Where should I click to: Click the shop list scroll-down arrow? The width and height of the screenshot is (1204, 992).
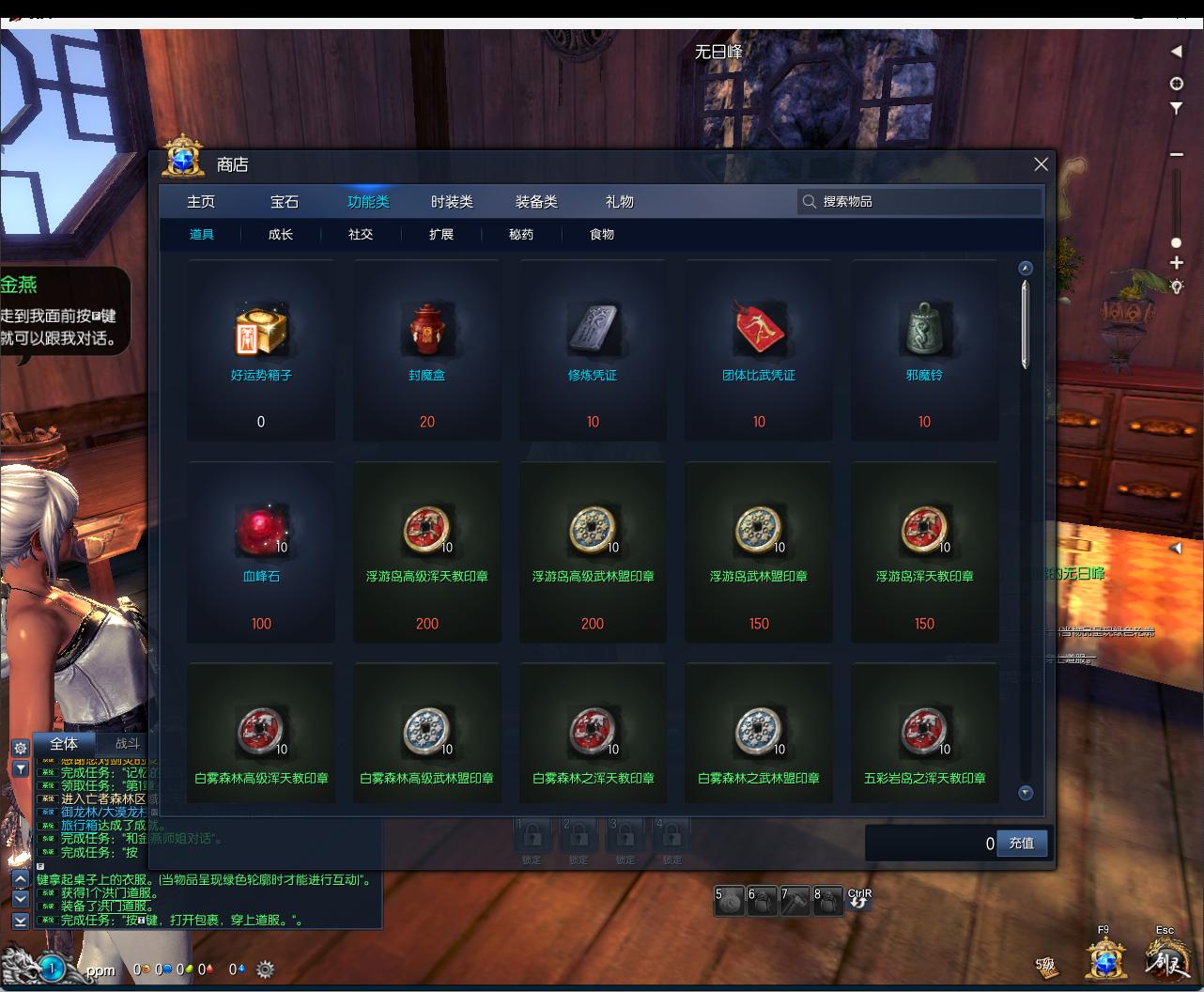1026,792
